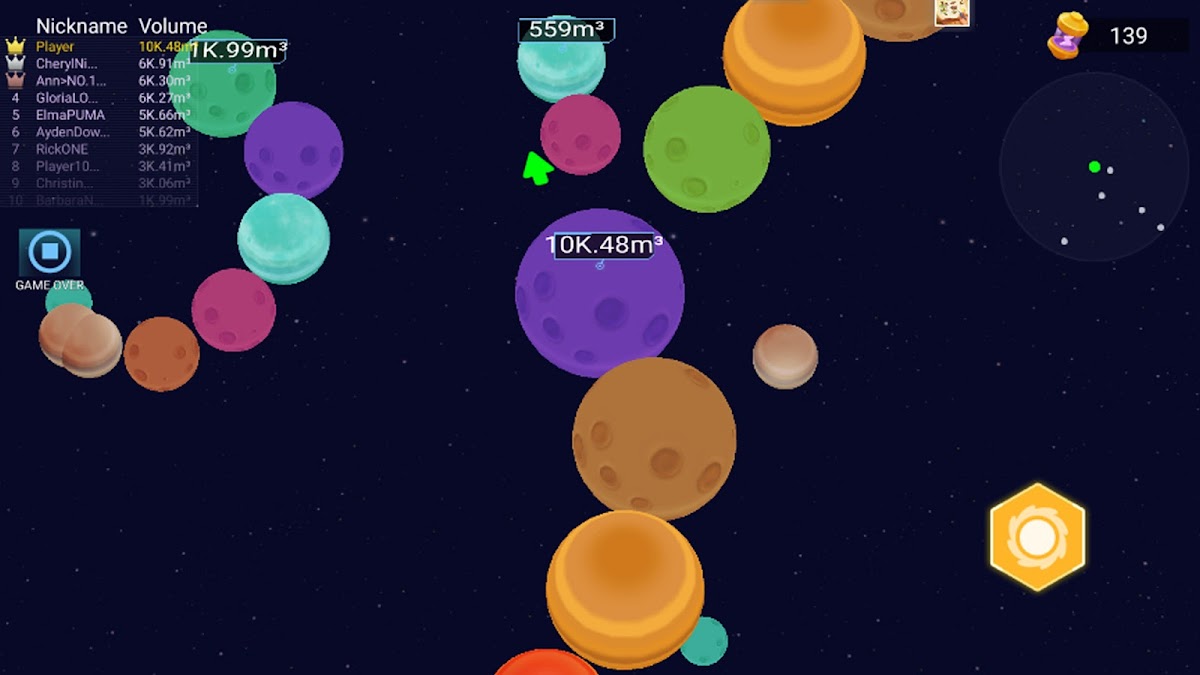Open the circular radar minimap

[x=1094, y=166]
